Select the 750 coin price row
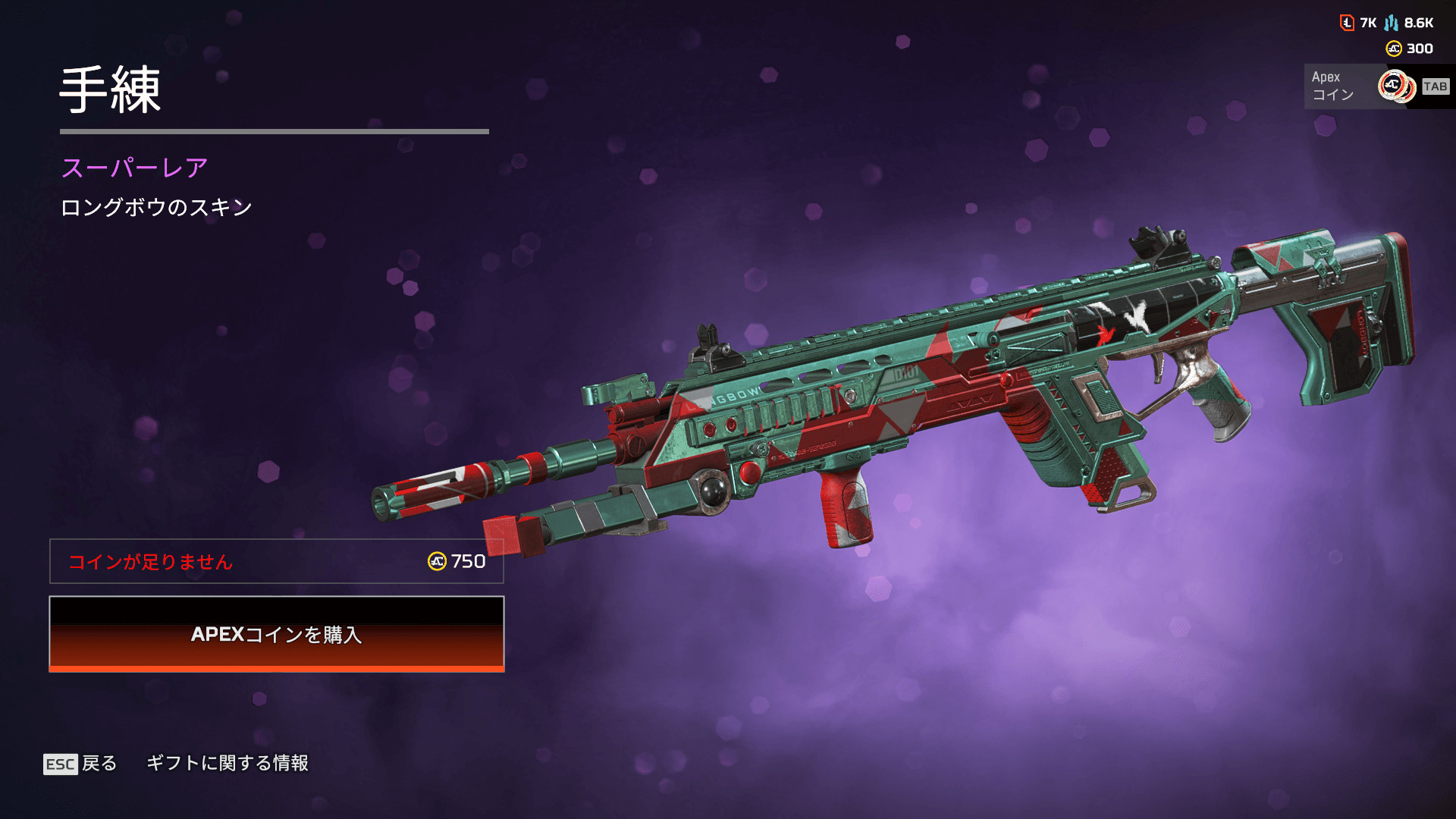The height and width of the screenshot is (819, 1456). (277, 561)
